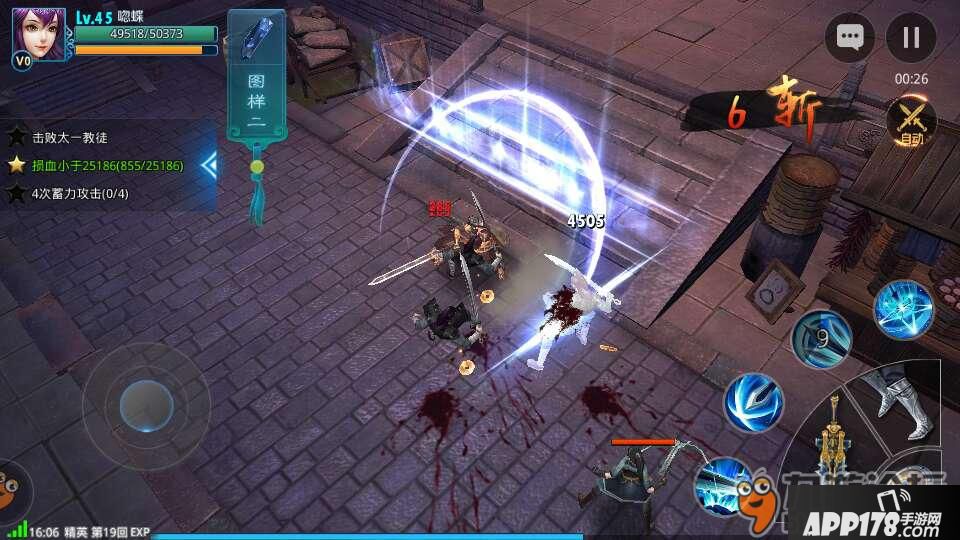Image resolution: width=960 pixels, height=540 pixels.
Task: Toggle the 自动 auto-battle button
Action: pos(911,122)
